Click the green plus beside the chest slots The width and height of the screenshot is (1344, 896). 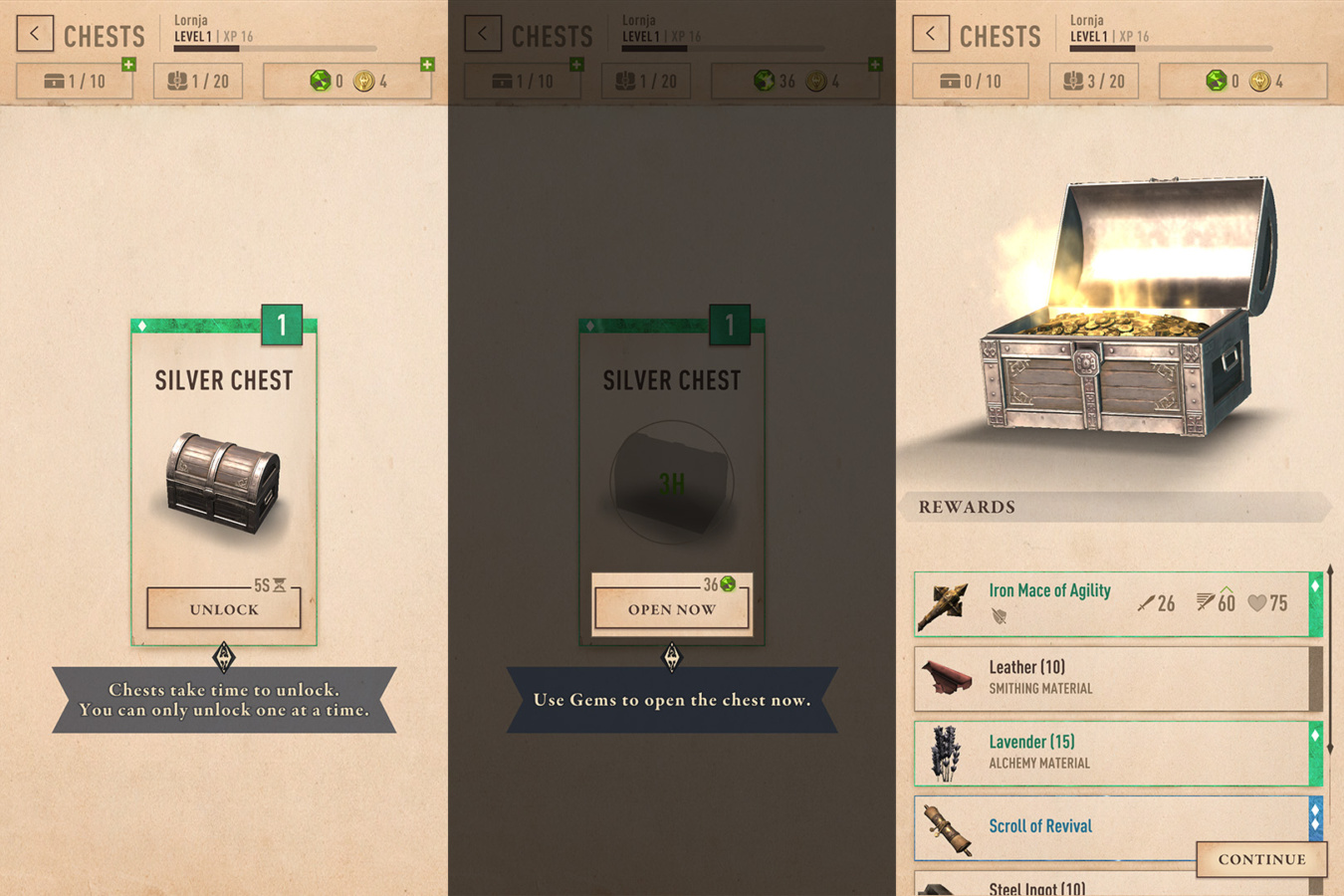pyautogui.click(x=127, y=64)
